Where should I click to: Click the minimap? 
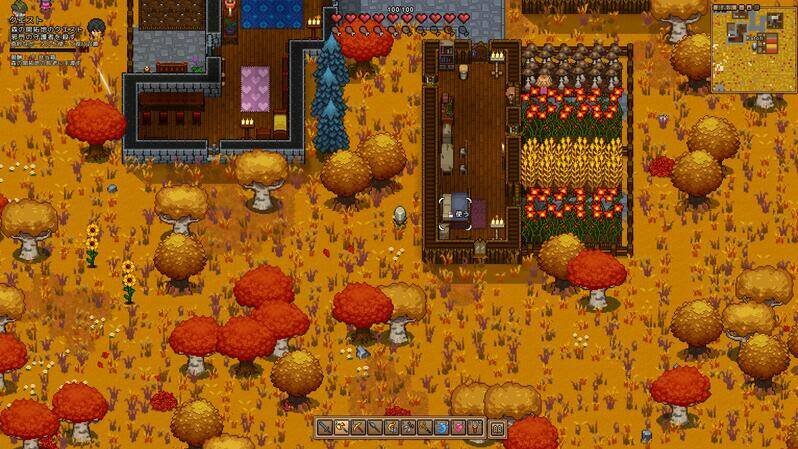pos(752,48)
